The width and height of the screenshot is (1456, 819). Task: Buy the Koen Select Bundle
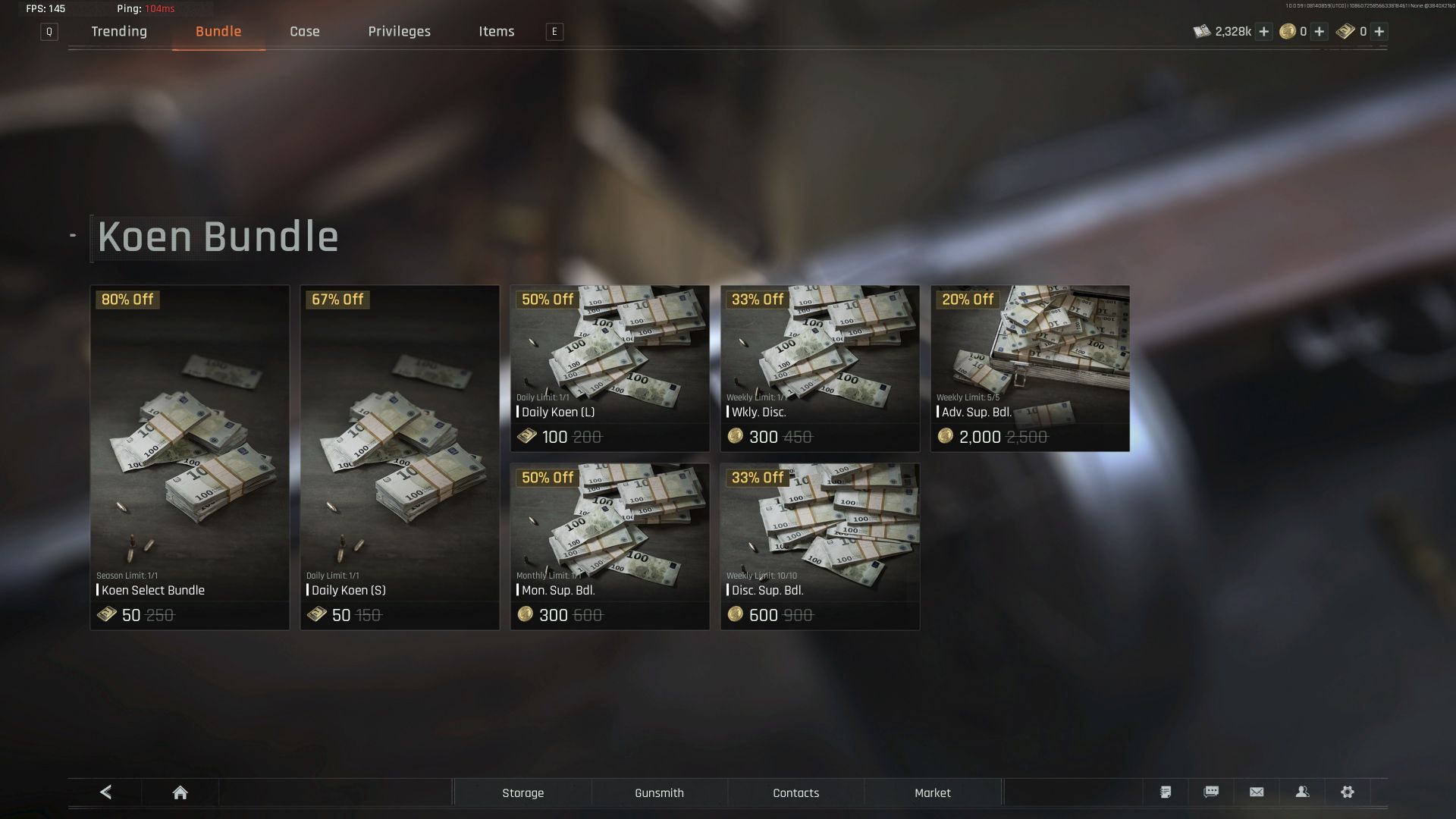190,457
